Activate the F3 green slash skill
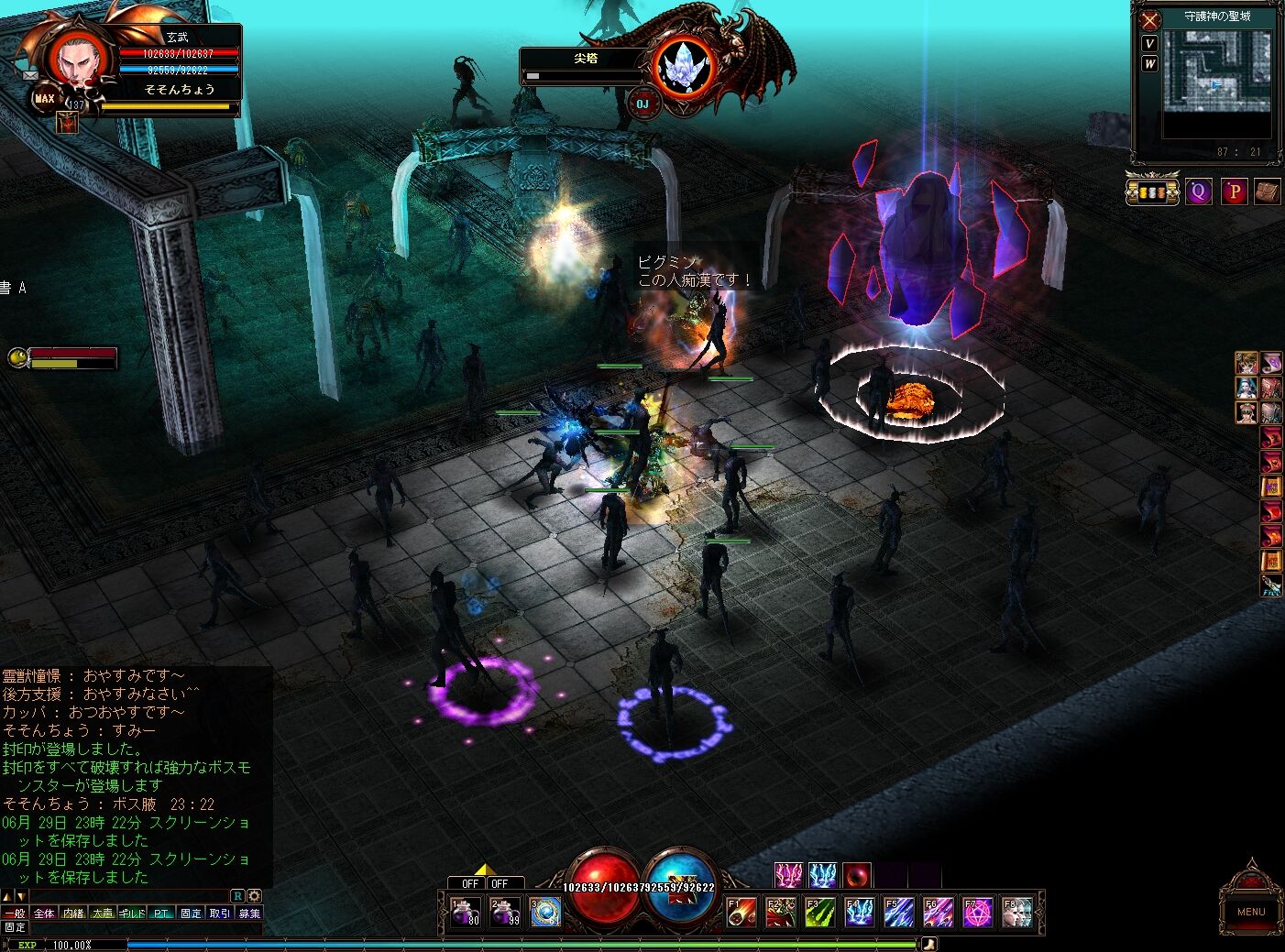The image size is (1285, 952). click(x=820, y=913)
